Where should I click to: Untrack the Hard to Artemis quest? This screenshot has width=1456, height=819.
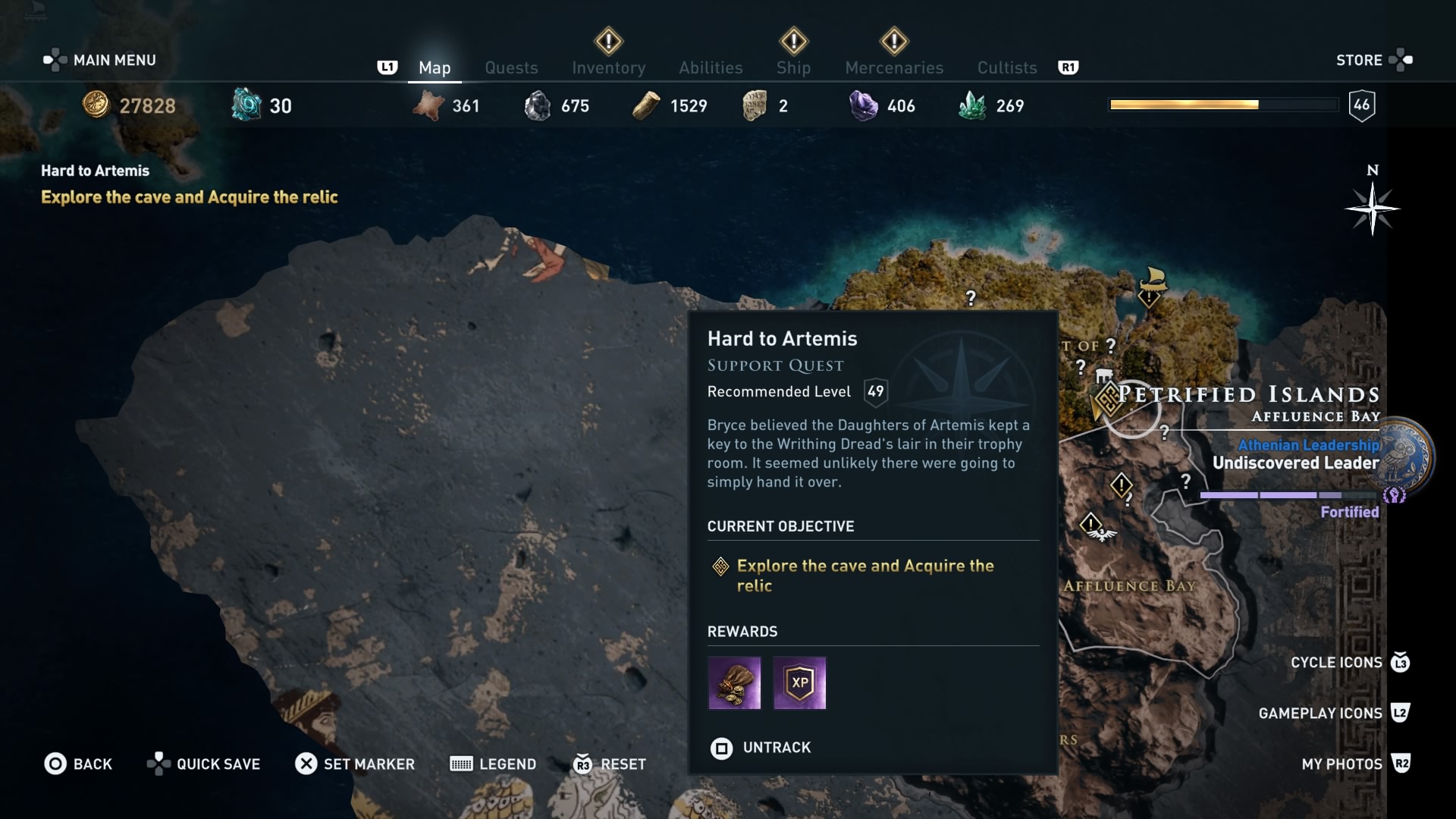(761, 748)
